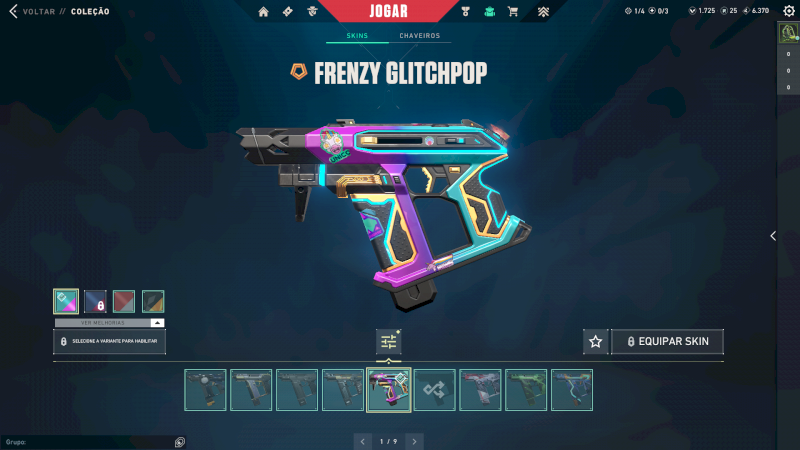The width and height of the screenshot is (800, 450).
Task: Choose the locked blue color variant
Action: (95, 301)
